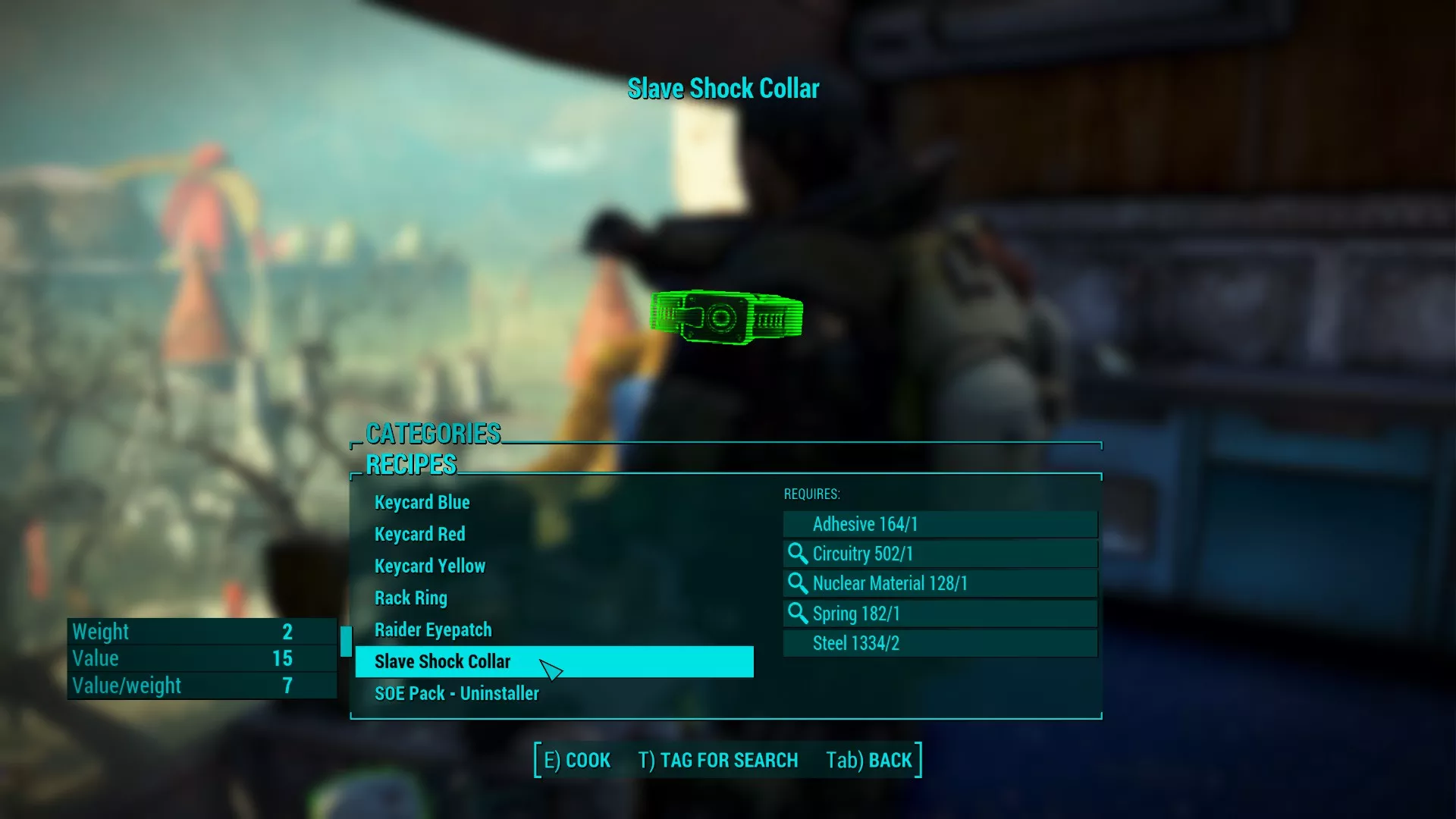1456x819 pixels.
Task: Select the Rack Ring recipe
Action: (x=410, y=598)
